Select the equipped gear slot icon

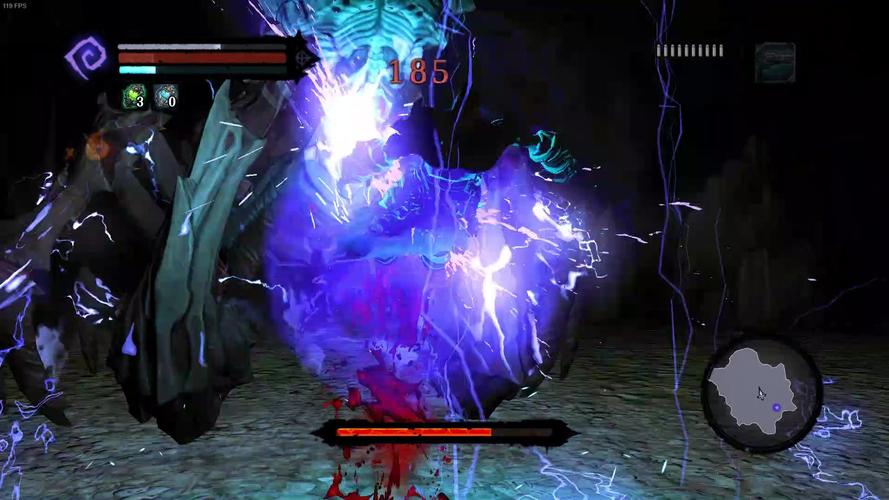[x=775, y=62]
